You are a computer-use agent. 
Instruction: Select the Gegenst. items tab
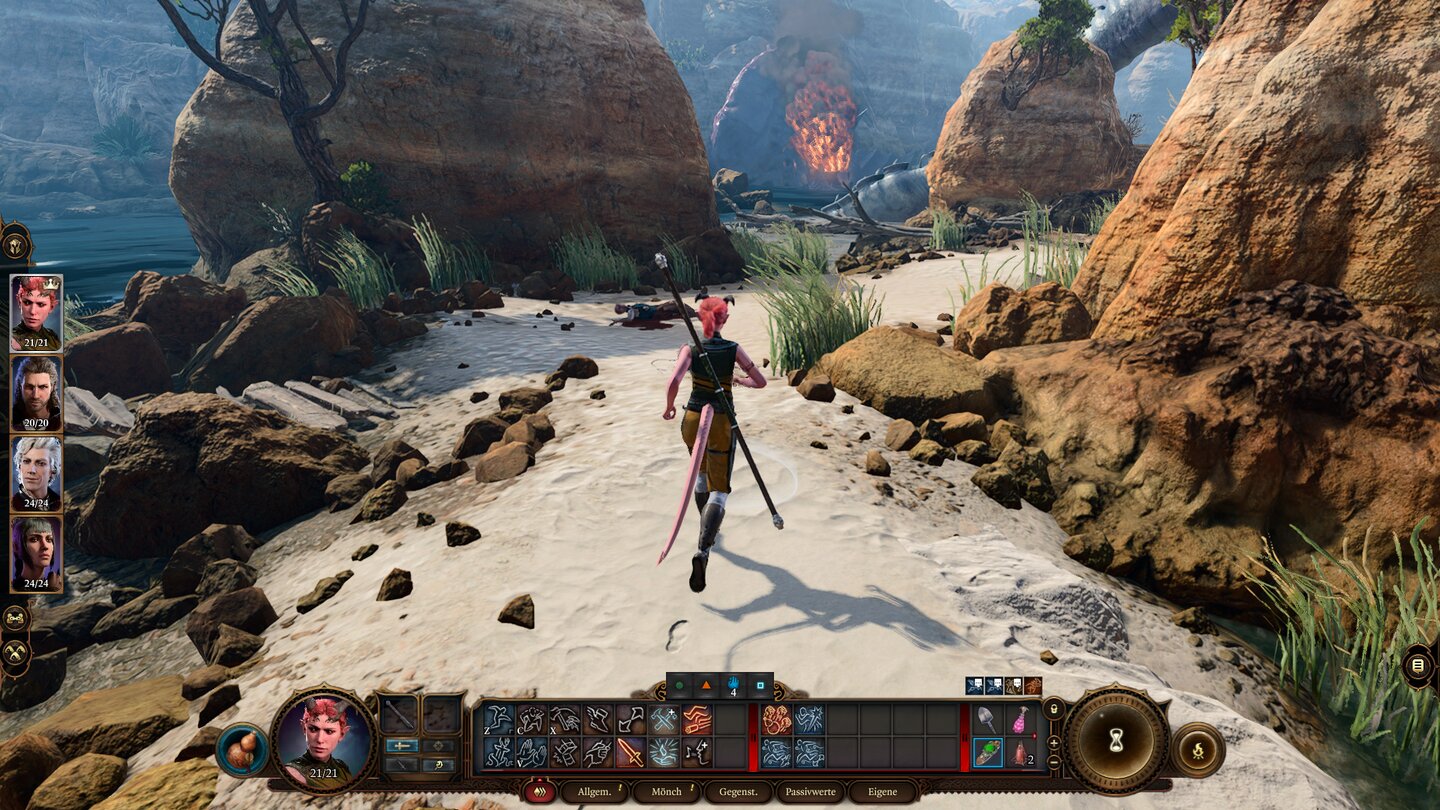[738, 792]
